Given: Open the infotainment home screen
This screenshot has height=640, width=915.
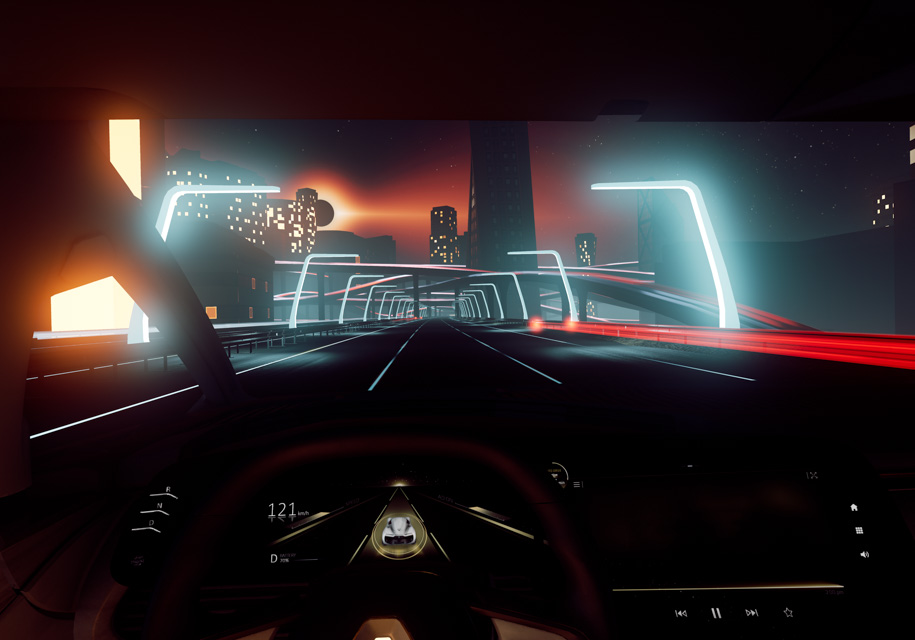Looking at the screenshot, I should (854, 508).
